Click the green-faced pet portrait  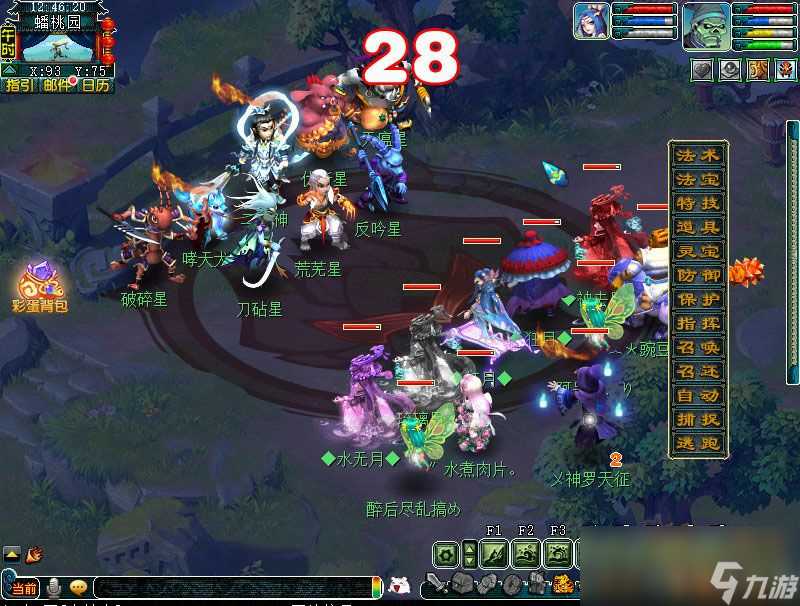[706, 26]
